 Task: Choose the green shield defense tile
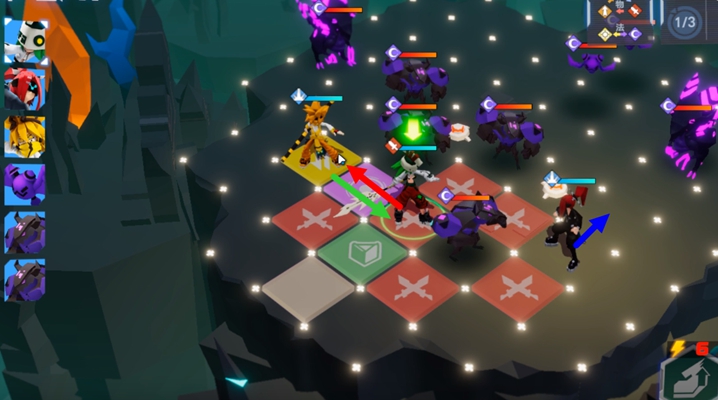[361, 251]
